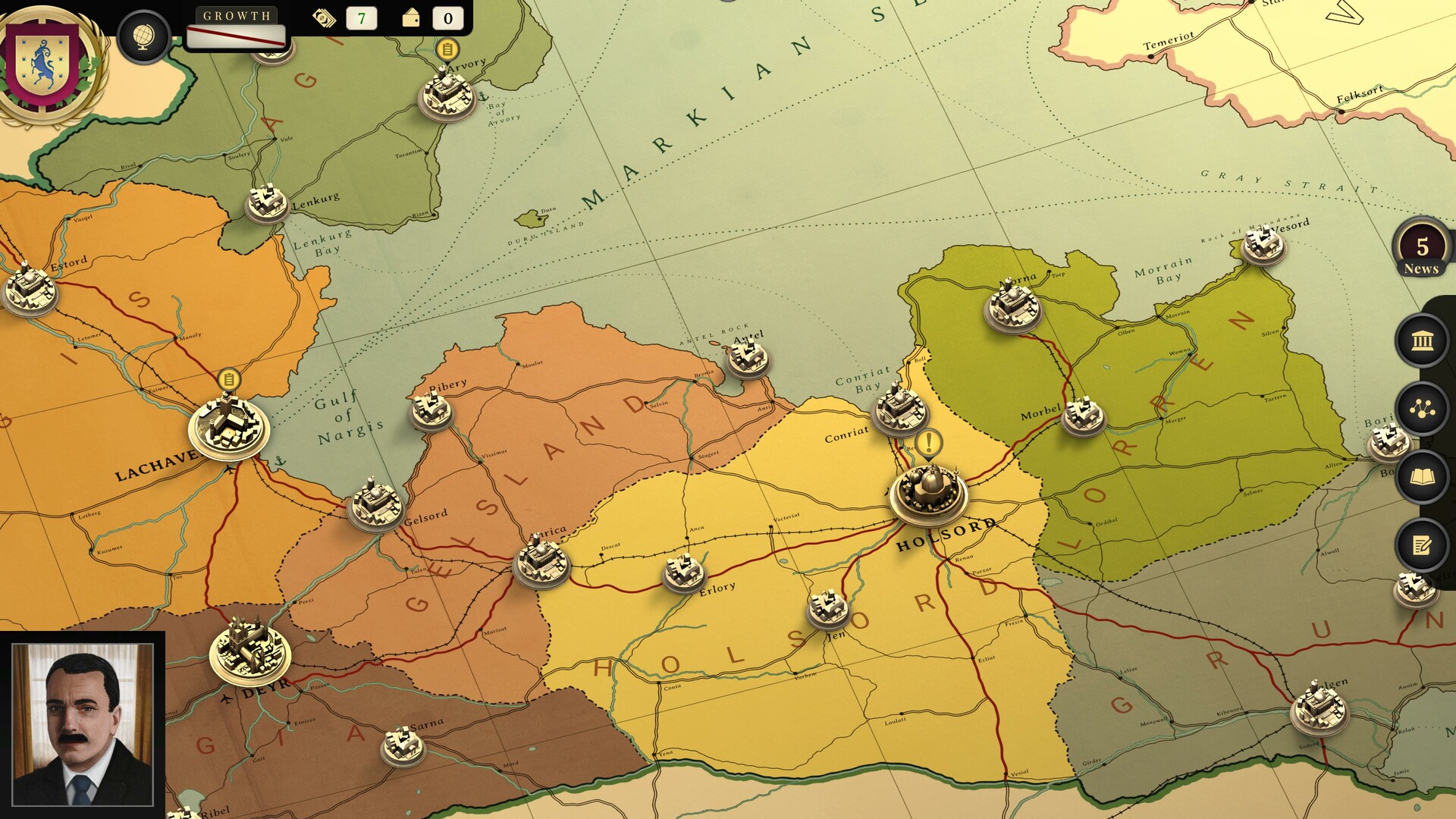Click the globe icon next to the coat of arms
The height and width of the screenshot is (819, 1456).
pyautogui.click(x=144, y=36)
